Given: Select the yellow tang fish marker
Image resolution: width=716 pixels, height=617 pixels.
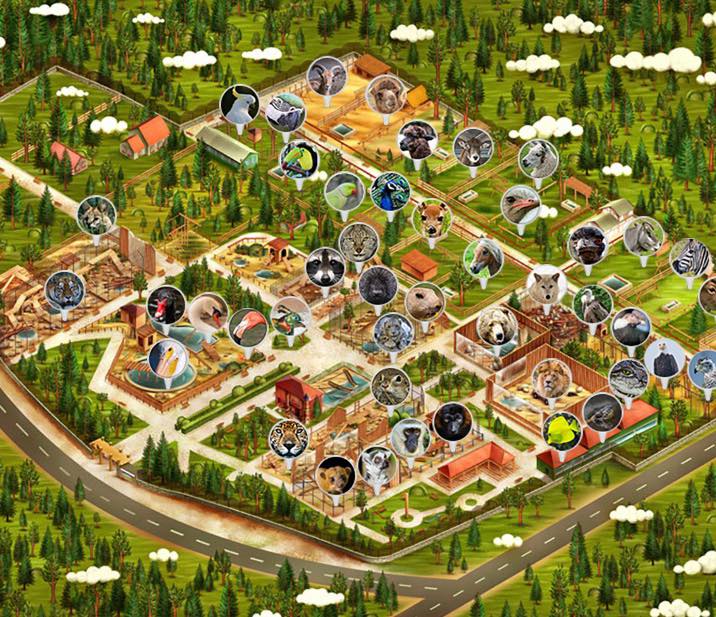Looking at the screenshot, I should point(563,430).
